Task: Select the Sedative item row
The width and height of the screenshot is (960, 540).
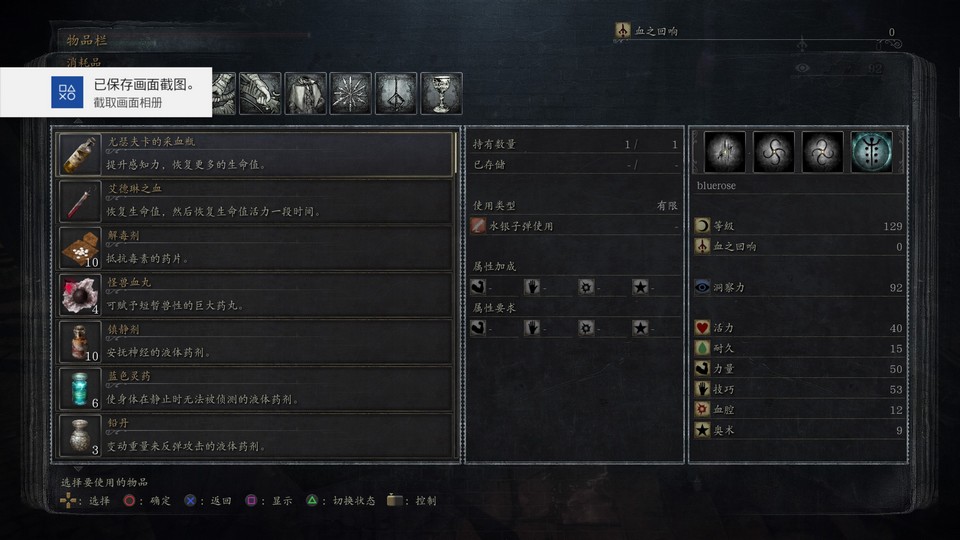Action: click(256, 341)
